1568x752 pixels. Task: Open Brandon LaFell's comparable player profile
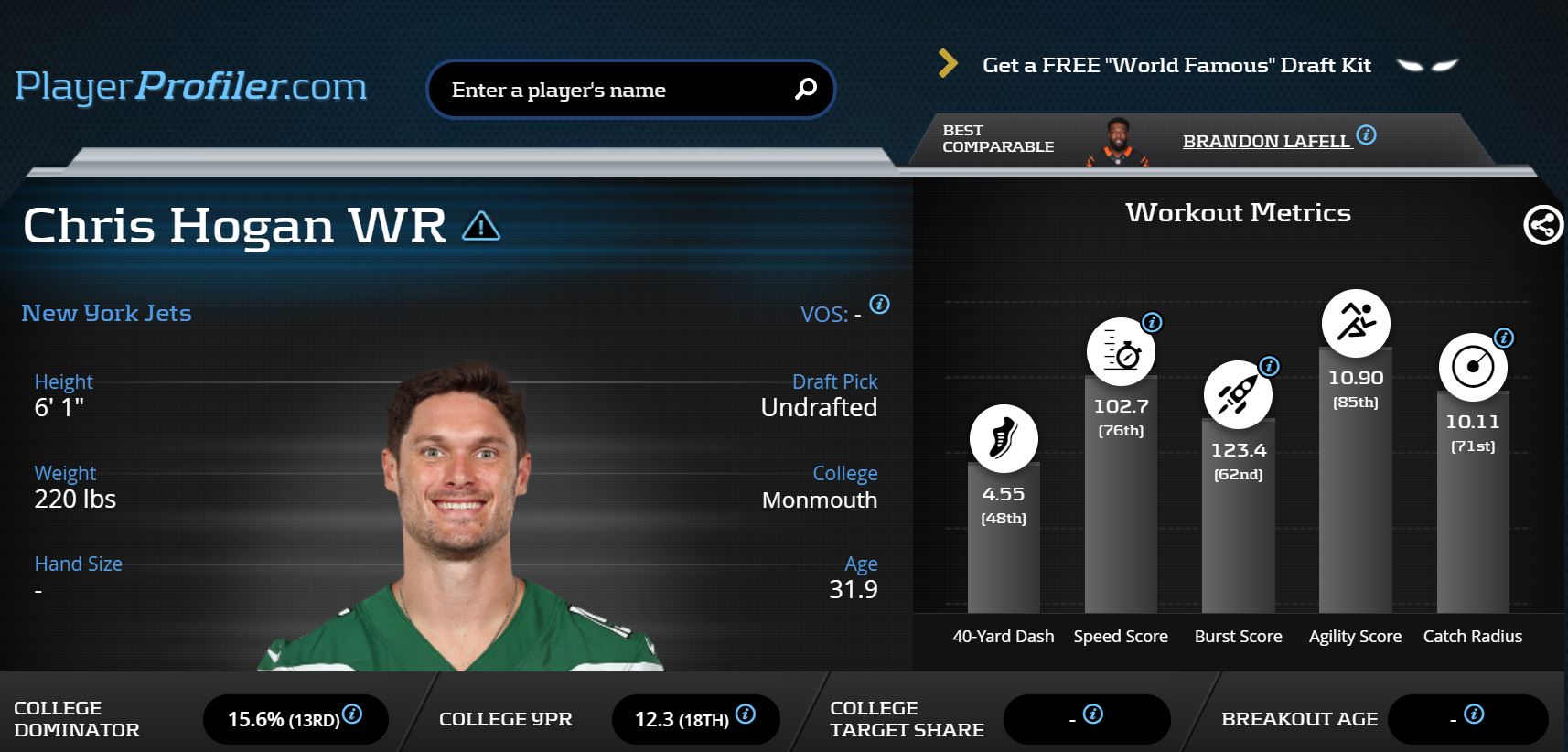click(x=1265, y=142)
